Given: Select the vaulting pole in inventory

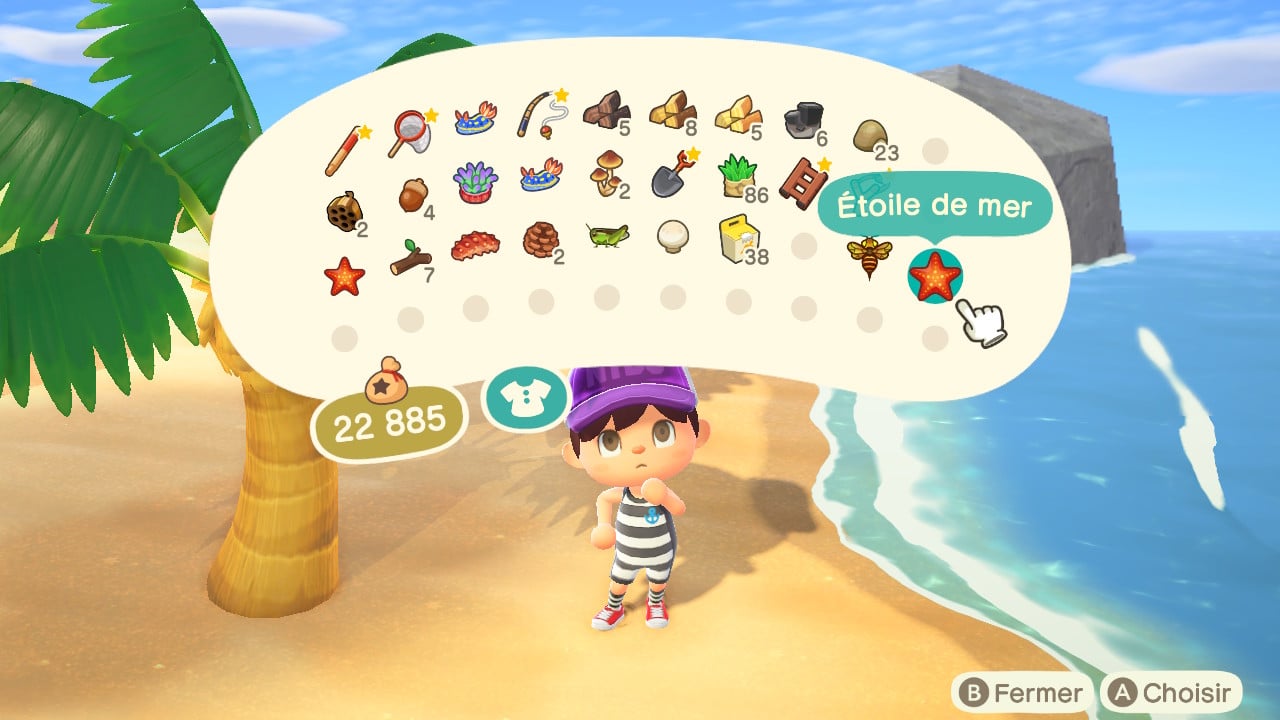Looking at the screenshot, I should 343,149.
